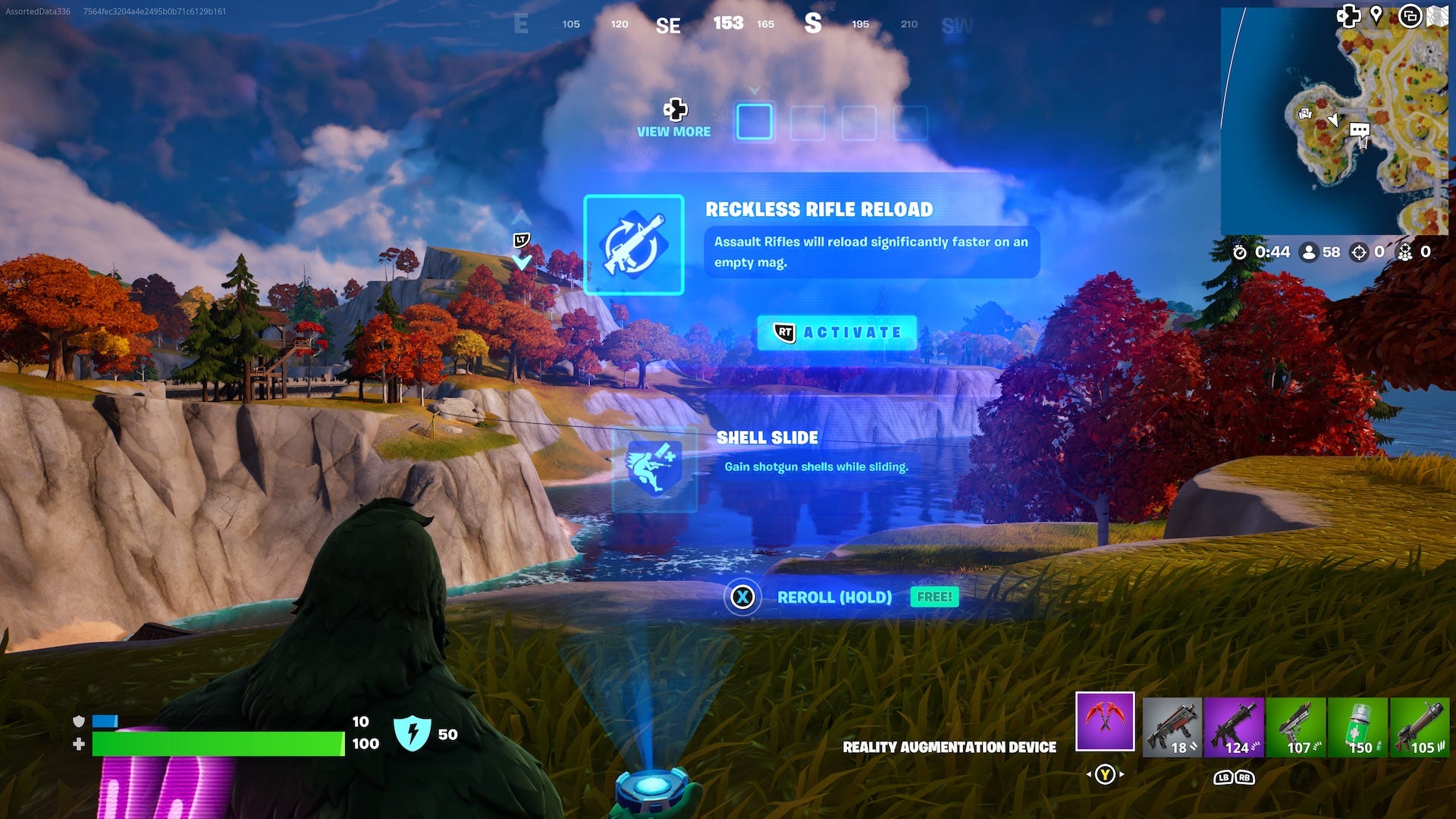The height and width of the screenshot is (819, 1456).
Task: Hold-click the REROLL option marked FREE
Action: point(833,598)
